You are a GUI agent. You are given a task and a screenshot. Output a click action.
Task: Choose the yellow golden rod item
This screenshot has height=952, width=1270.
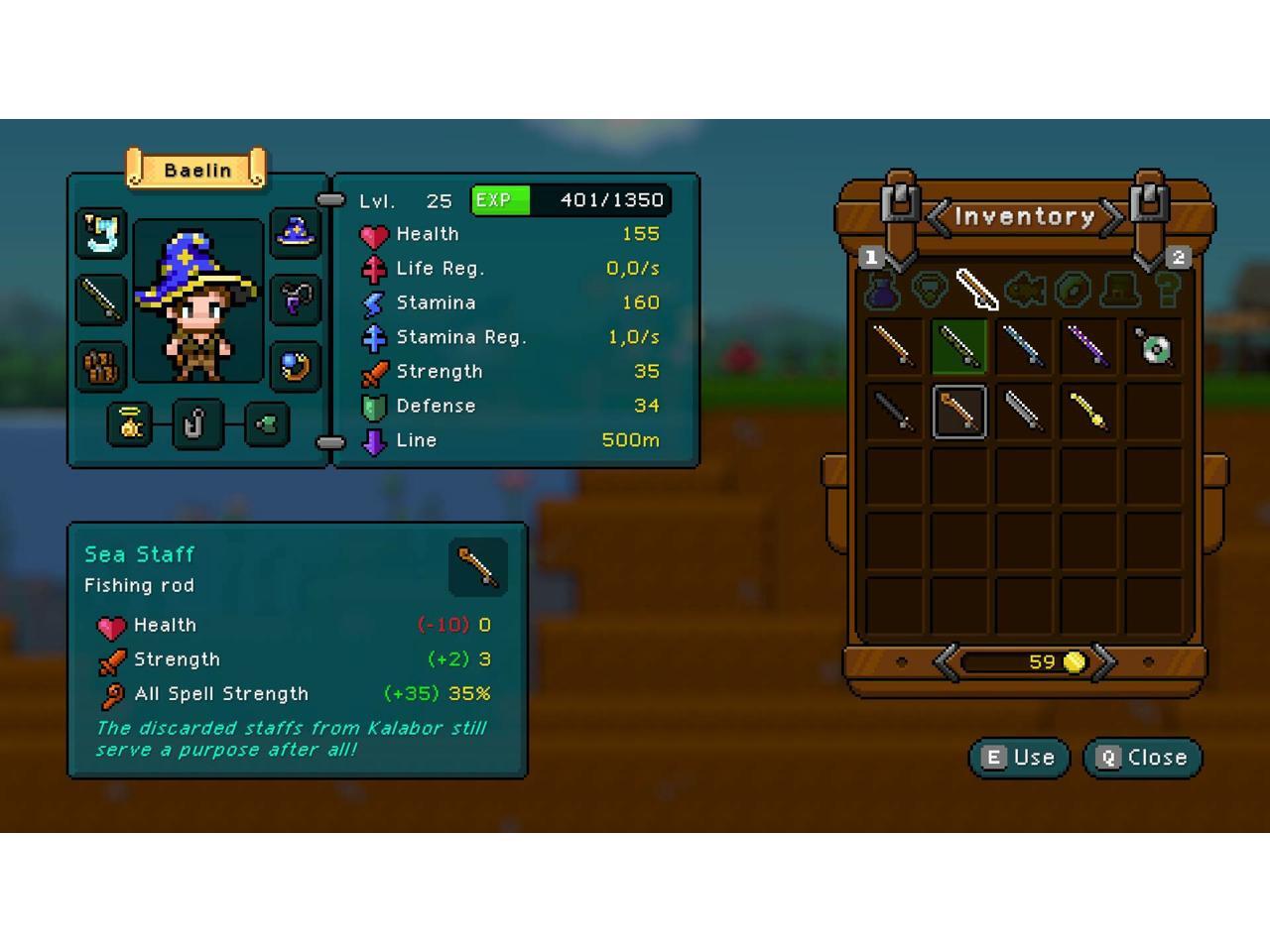[x=1088, y=412]
